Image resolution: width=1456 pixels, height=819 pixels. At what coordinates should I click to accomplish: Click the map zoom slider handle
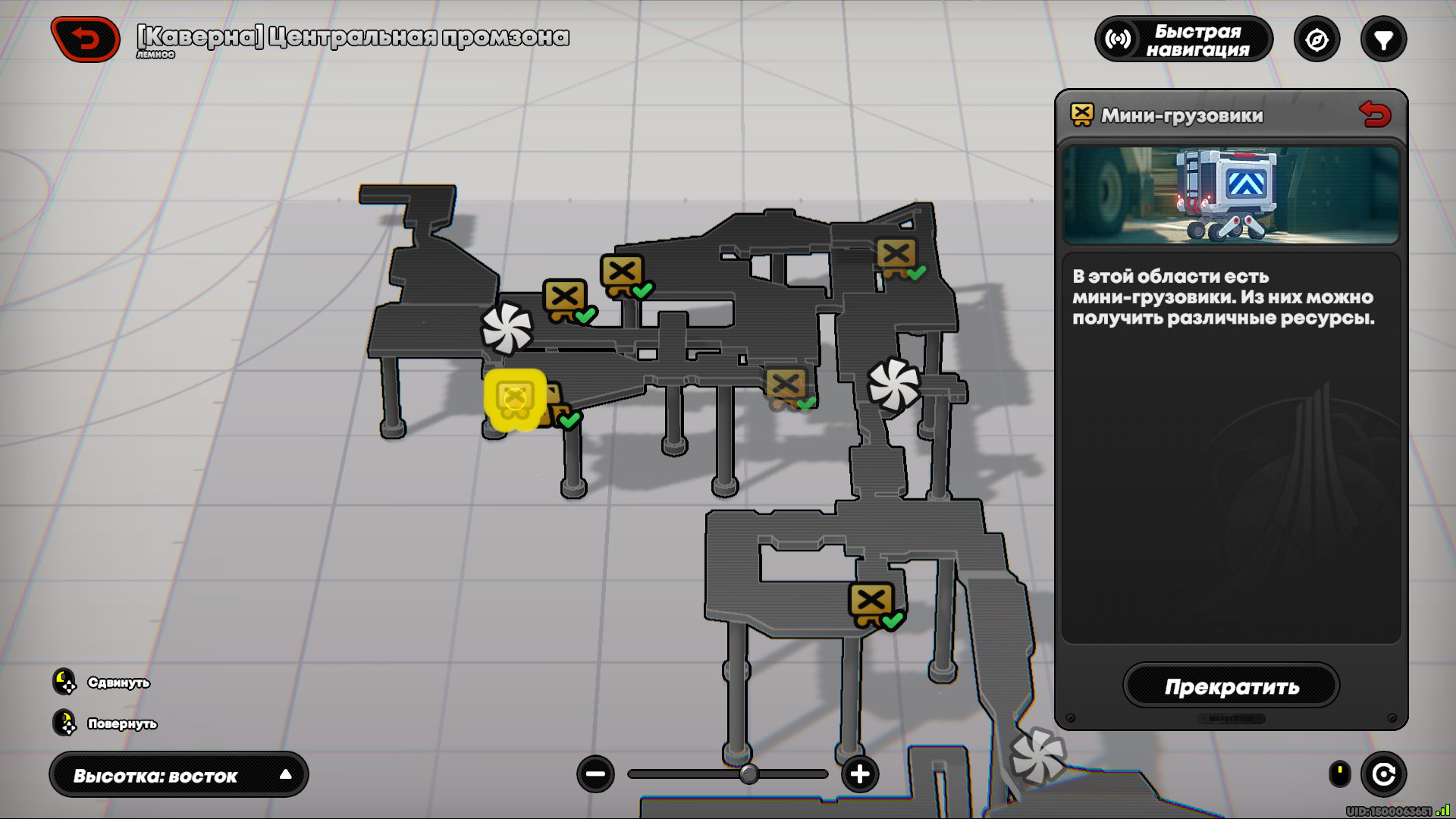748,774
